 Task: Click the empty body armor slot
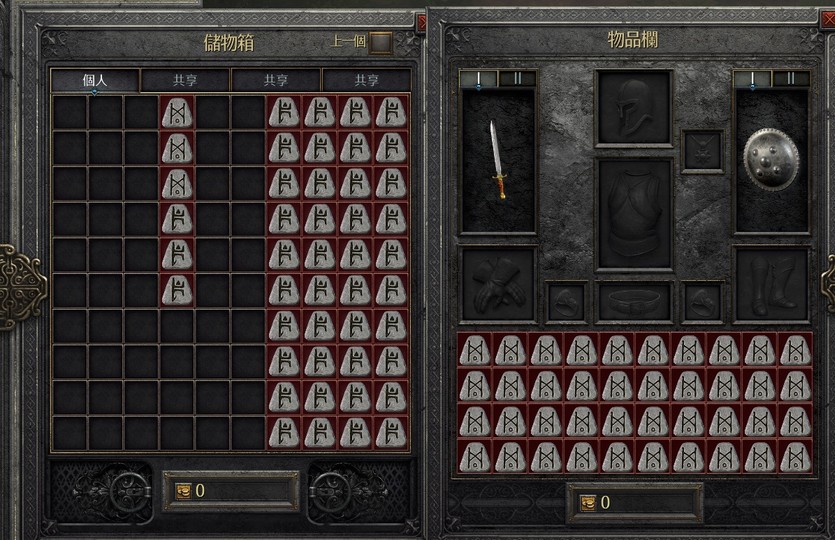pos(633,213)
